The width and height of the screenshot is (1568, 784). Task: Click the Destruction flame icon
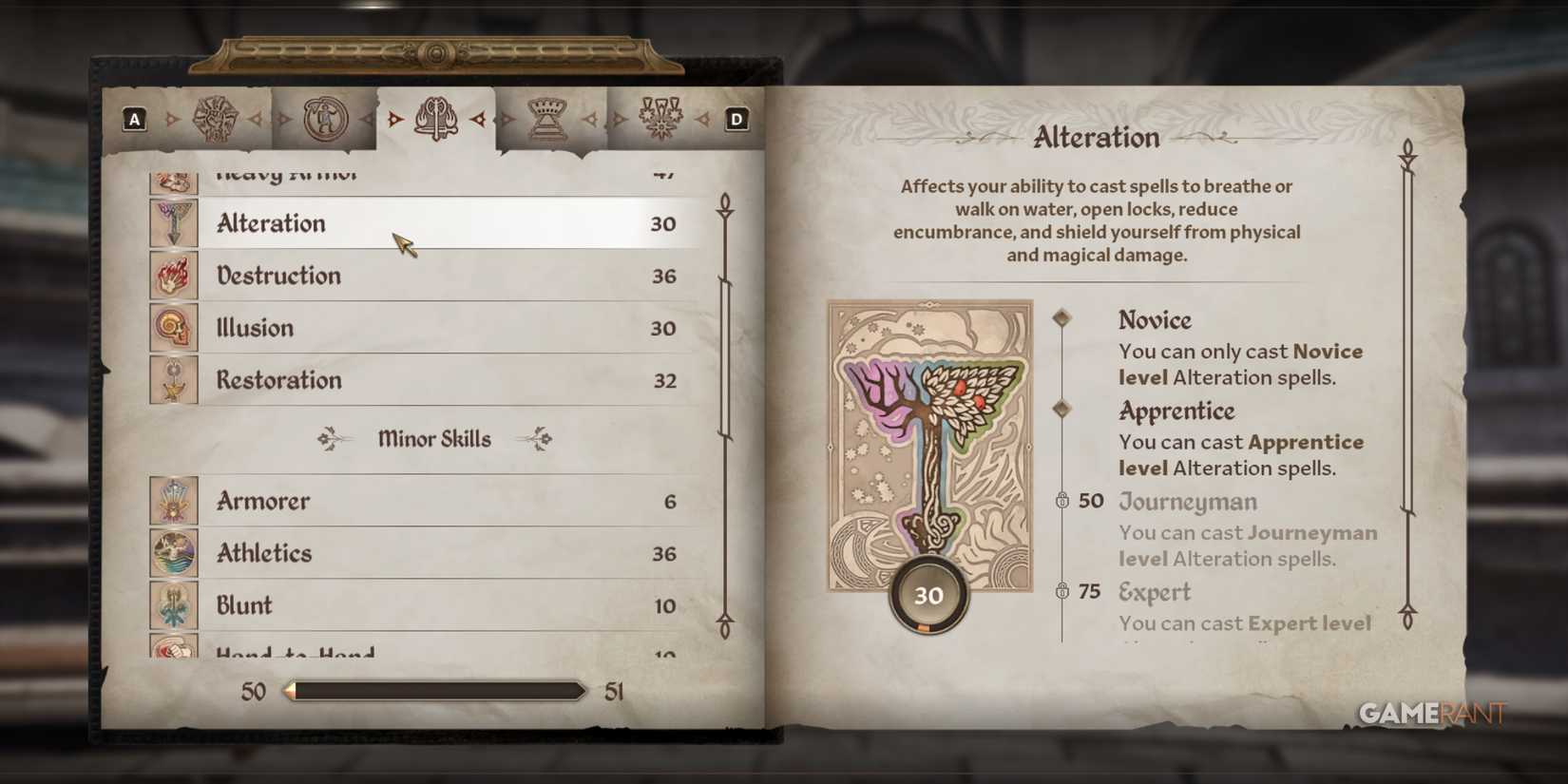click(173, 276)
